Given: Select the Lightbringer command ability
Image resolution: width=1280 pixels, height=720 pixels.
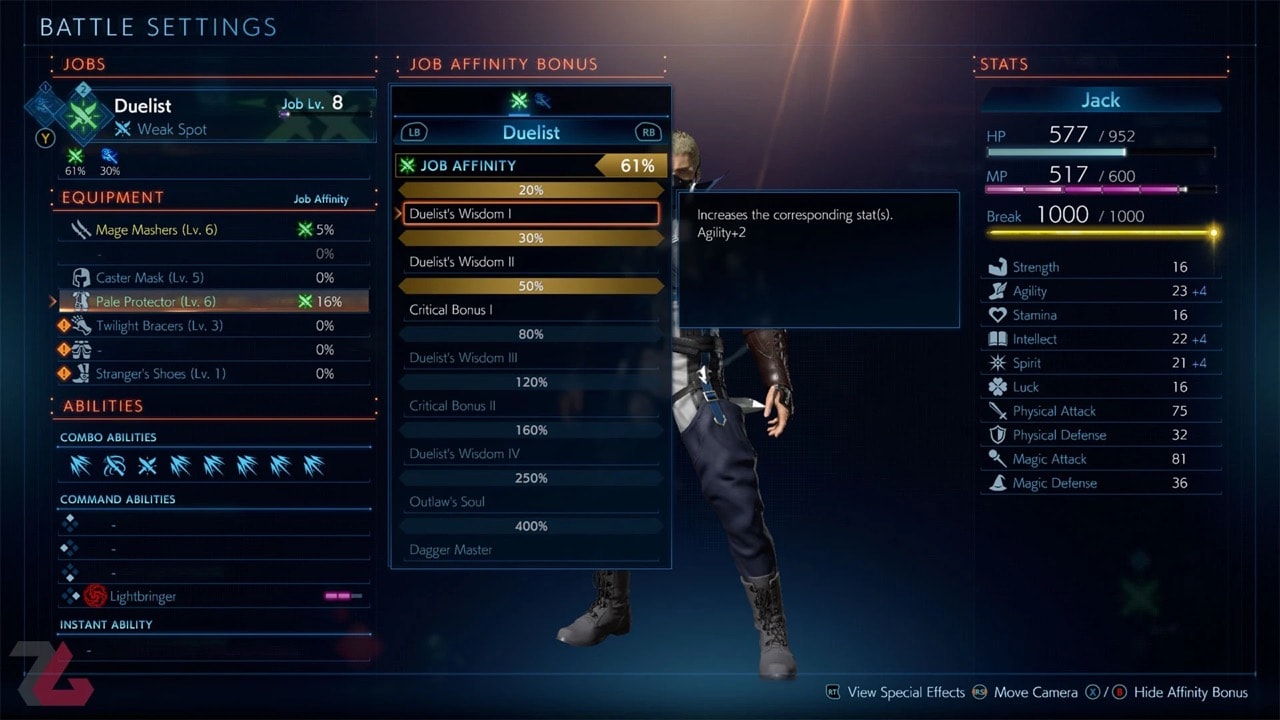Looking at the screenshot, I should pos(143,596).
